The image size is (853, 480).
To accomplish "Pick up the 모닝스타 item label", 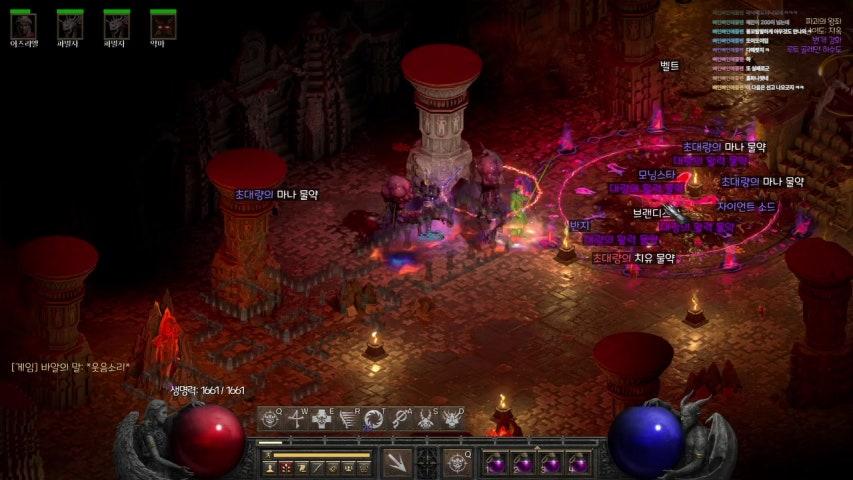I will [657, 175].
